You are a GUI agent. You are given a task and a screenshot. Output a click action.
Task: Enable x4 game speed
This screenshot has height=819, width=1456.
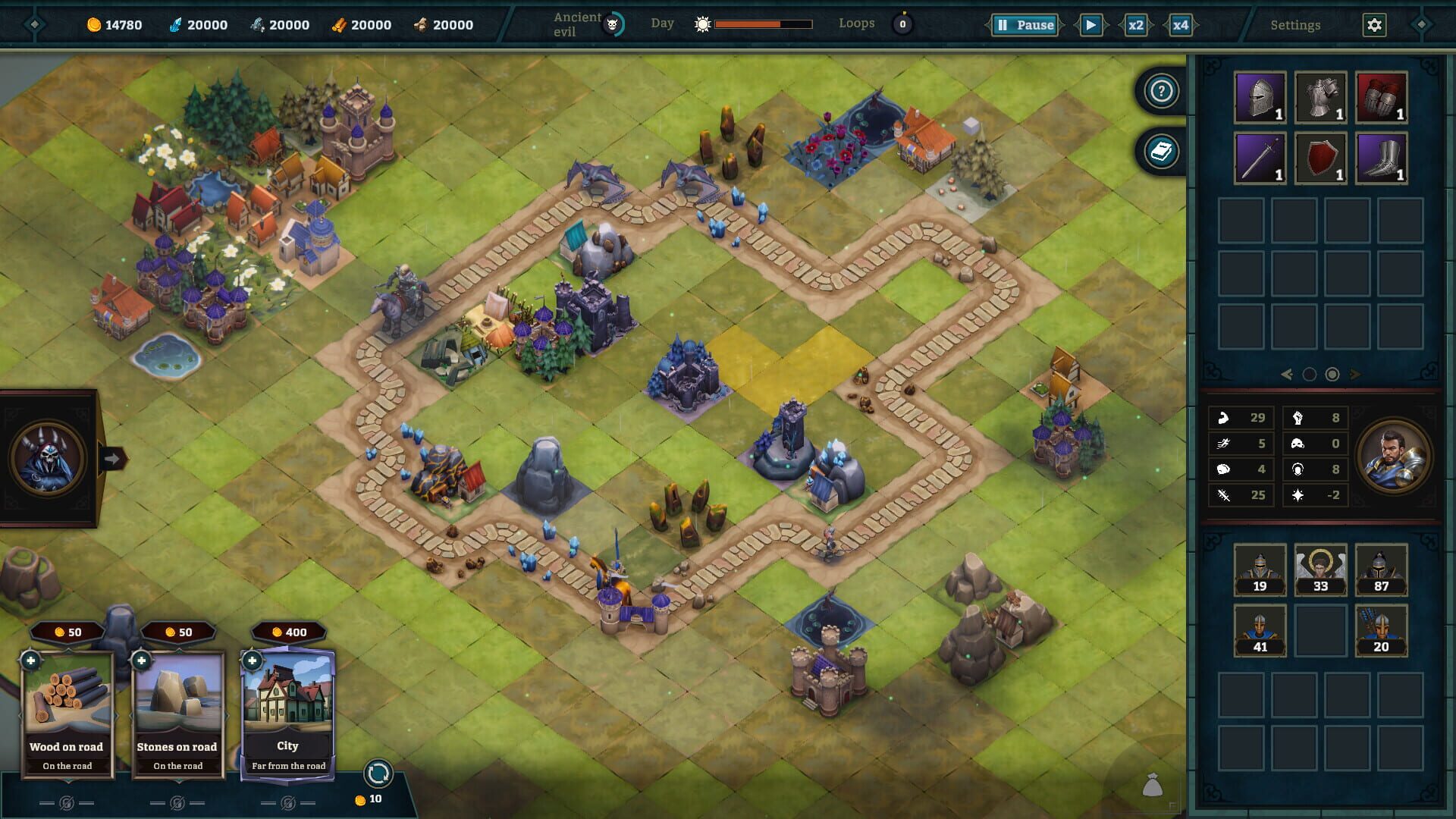1178,24
